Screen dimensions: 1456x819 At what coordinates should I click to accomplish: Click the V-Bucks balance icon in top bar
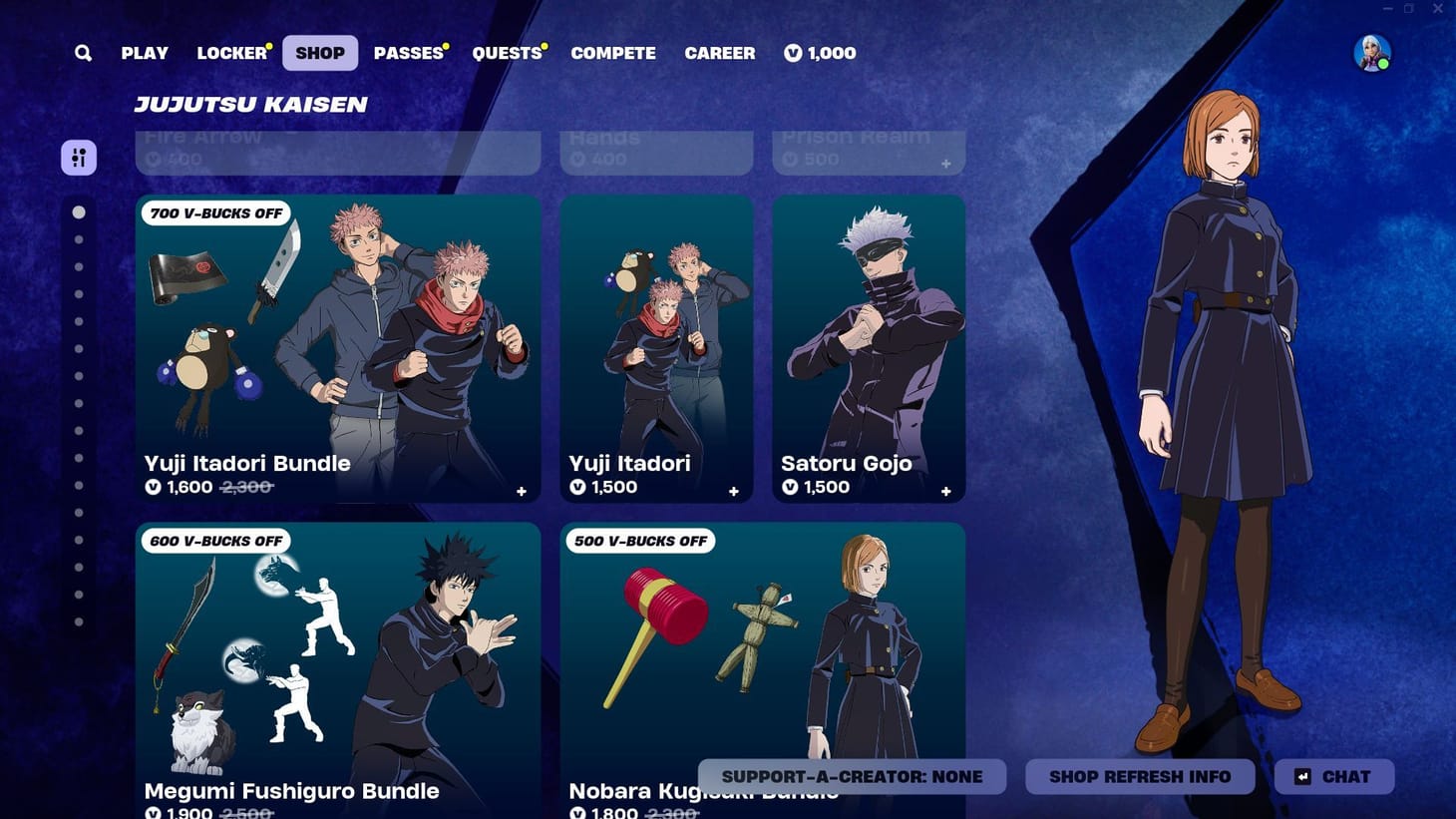[793, 53]
